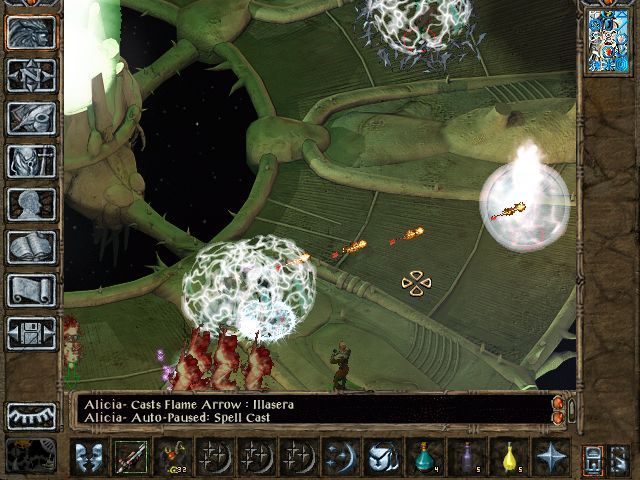Use the purple potion quick slot
Screen dimensions: 640x480
(x=465, y=457)
